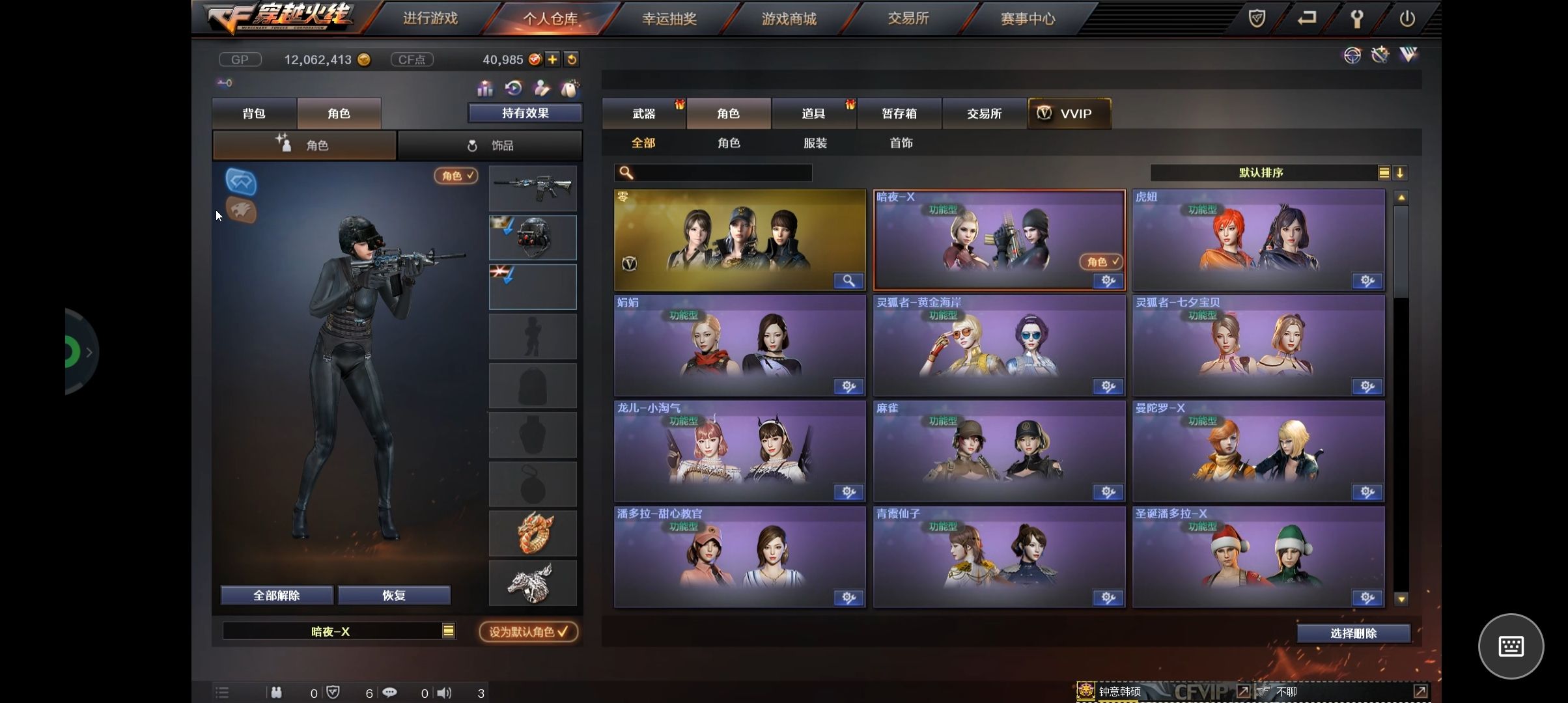Click the descending sort arrow next to 默认排序
The image size is (1568, 703).
point(1400,172)
